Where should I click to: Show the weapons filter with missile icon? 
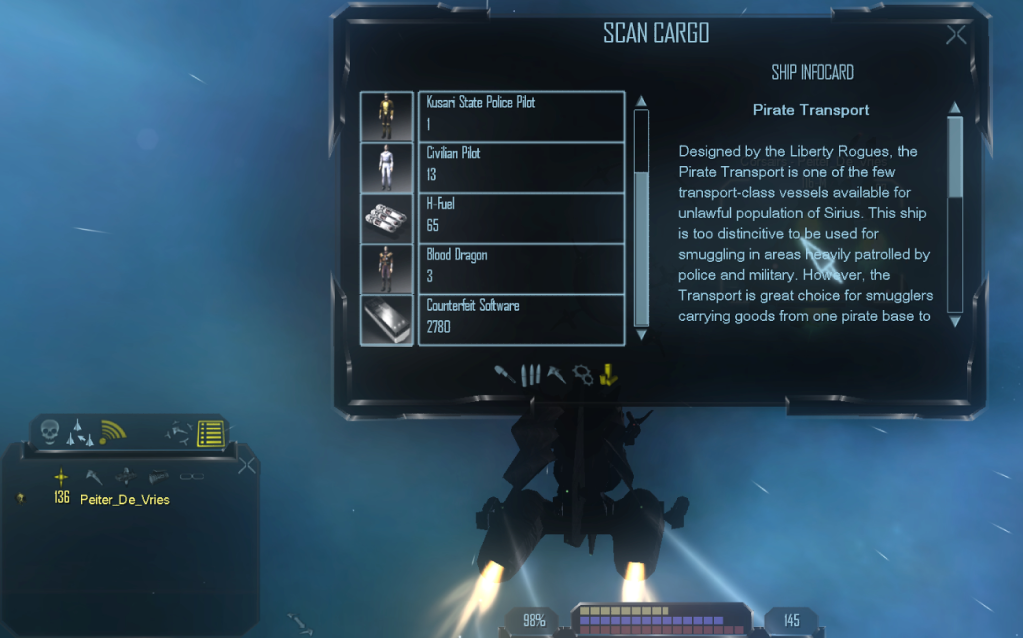(506, 374)
